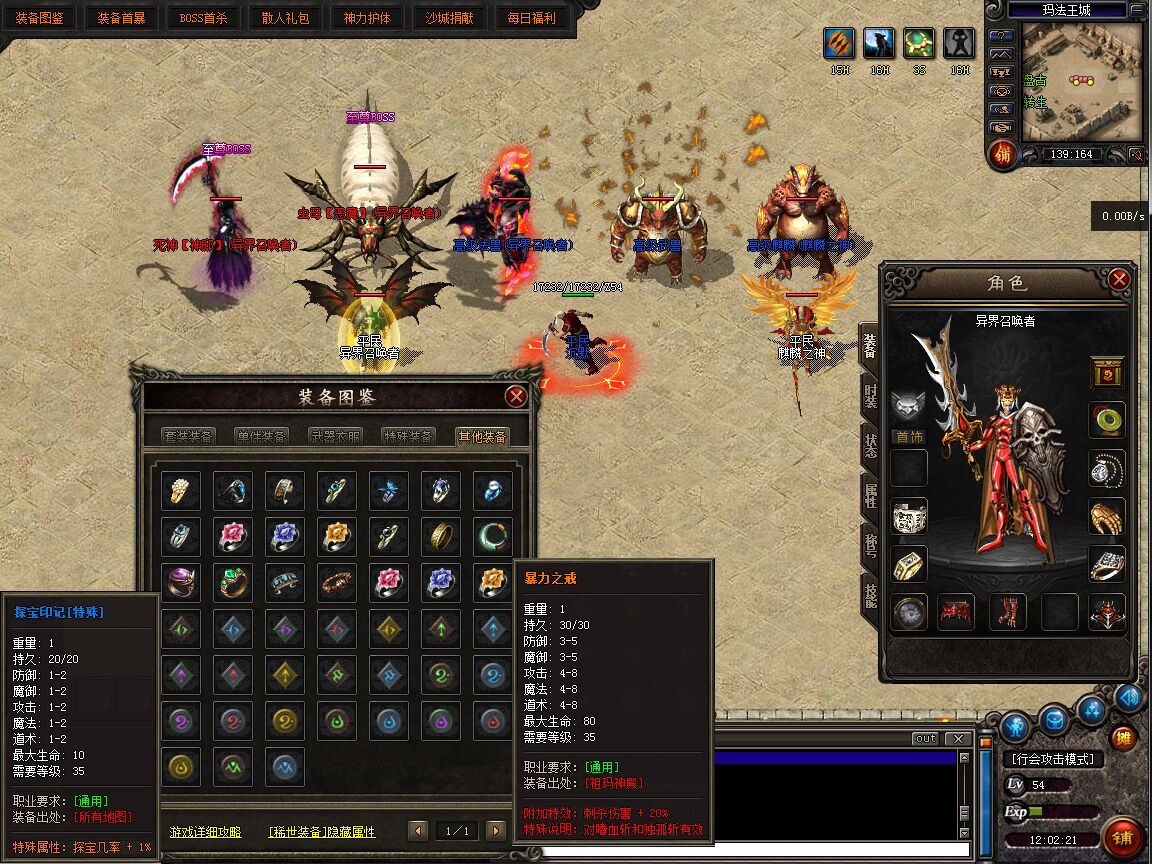The image size is (1152, 864).
Task: Go to the next codex page
Action: click(x=495, y=830)
